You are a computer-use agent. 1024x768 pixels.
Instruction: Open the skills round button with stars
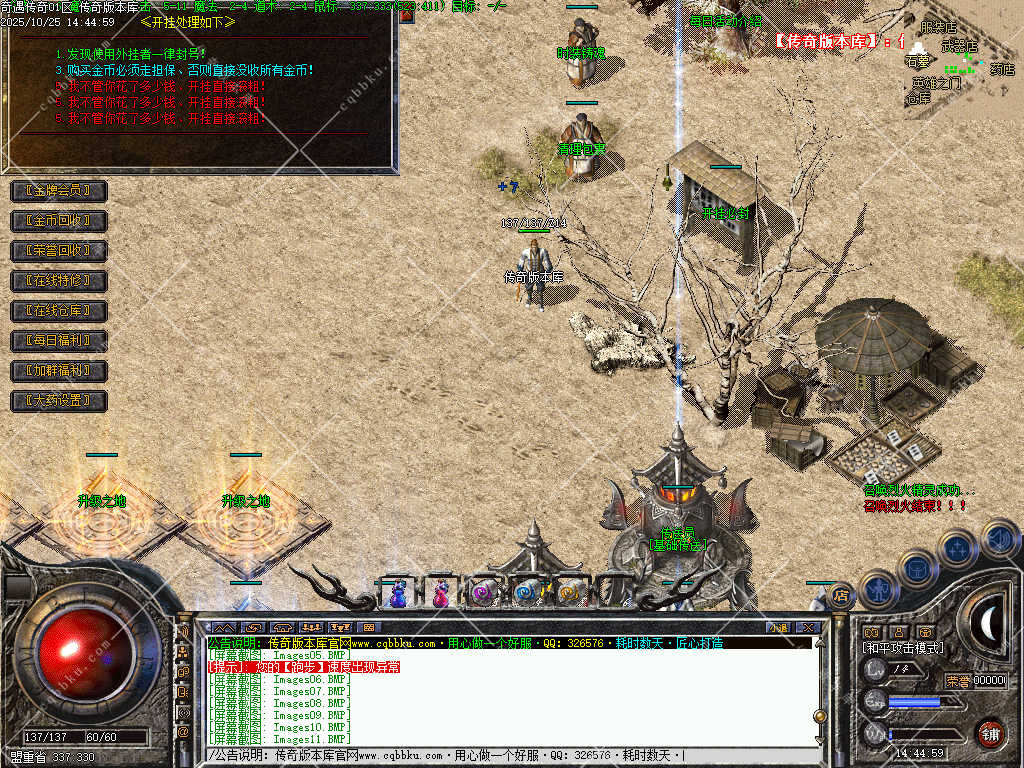click(x=957, y=548)
